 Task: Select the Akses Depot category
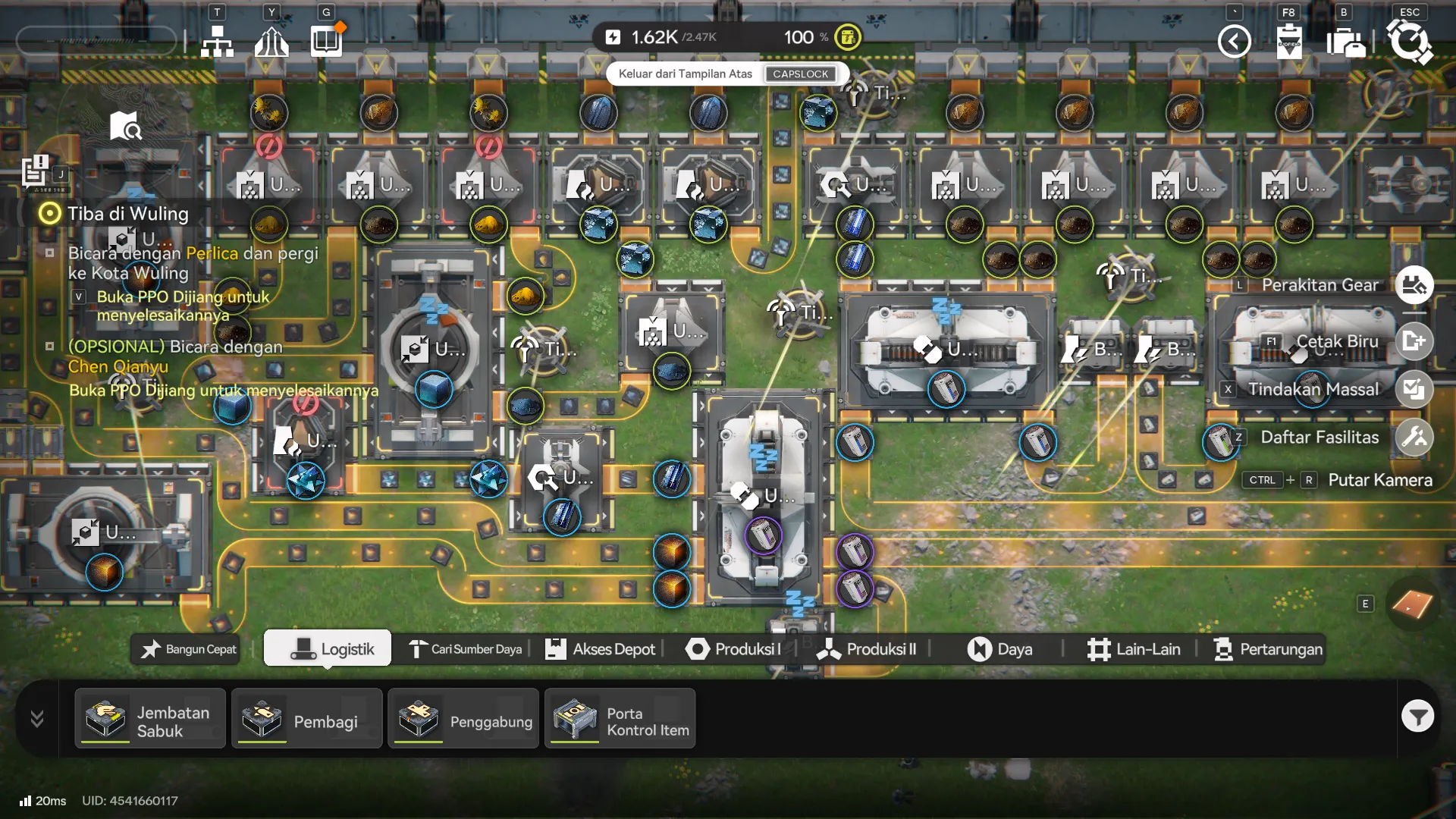pos(600,649)
